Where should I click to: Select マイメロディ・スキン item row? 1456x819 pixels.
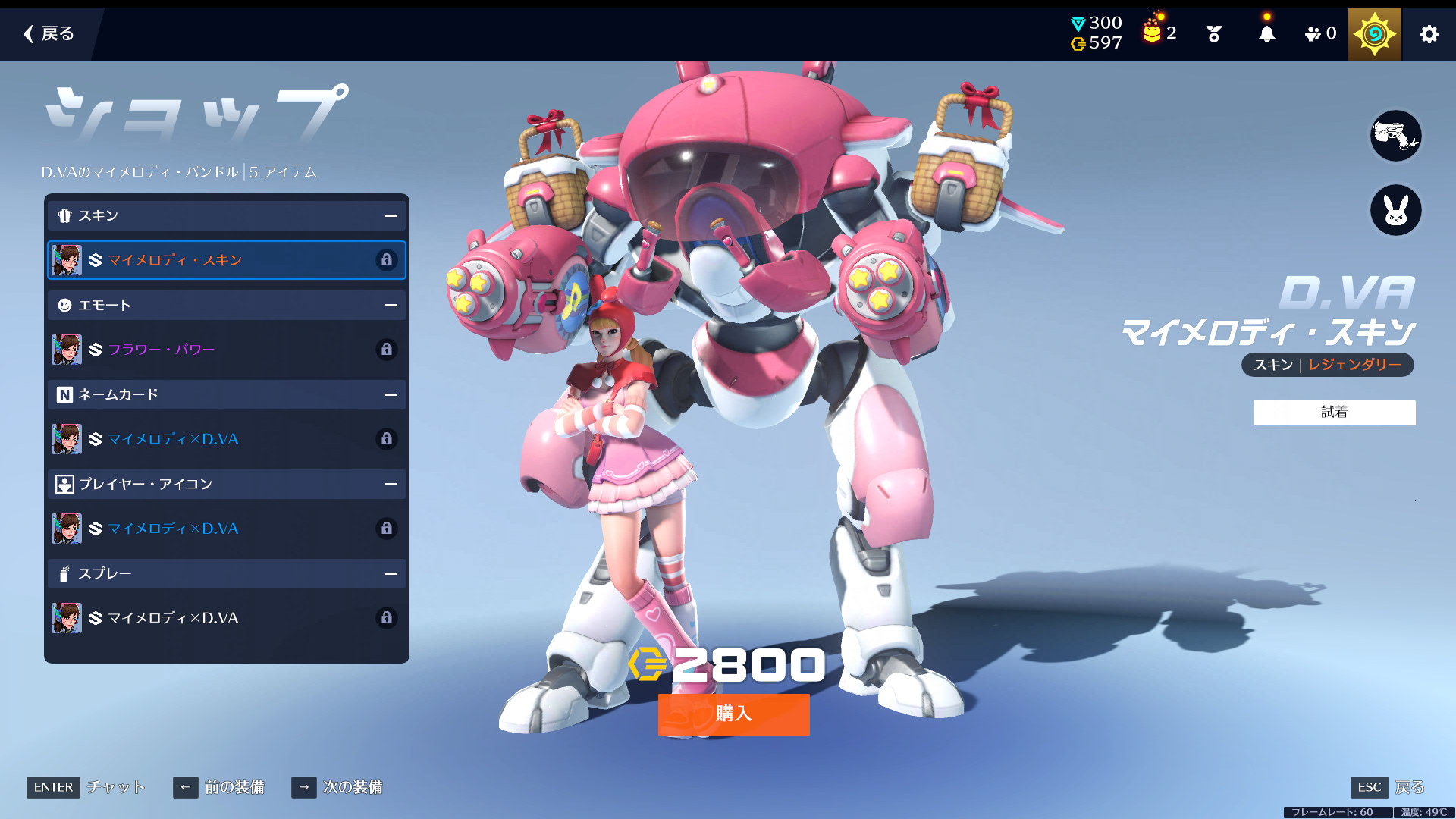tap(226, 260)
